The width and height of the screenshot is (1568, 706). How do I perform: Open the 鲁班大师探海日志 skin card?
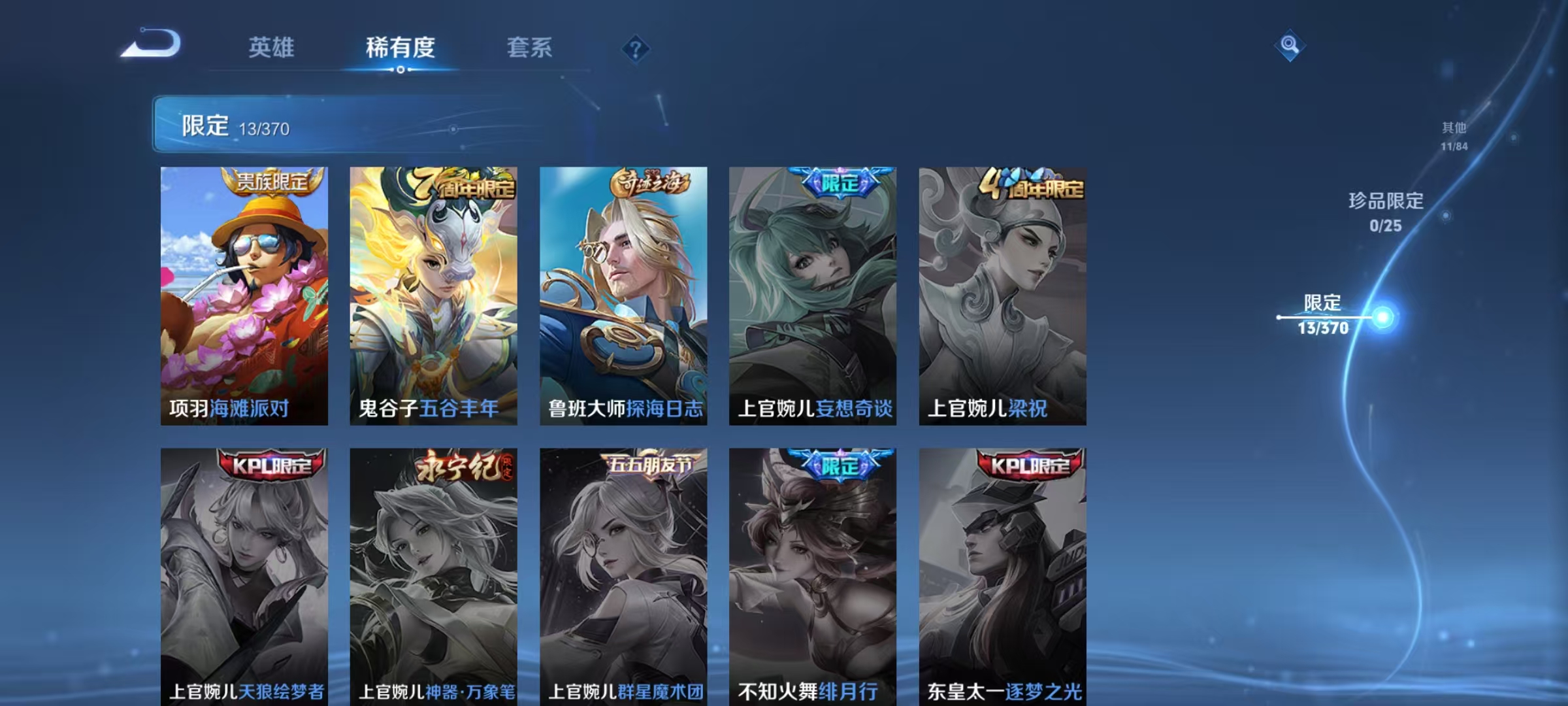(x=621, y=294)
